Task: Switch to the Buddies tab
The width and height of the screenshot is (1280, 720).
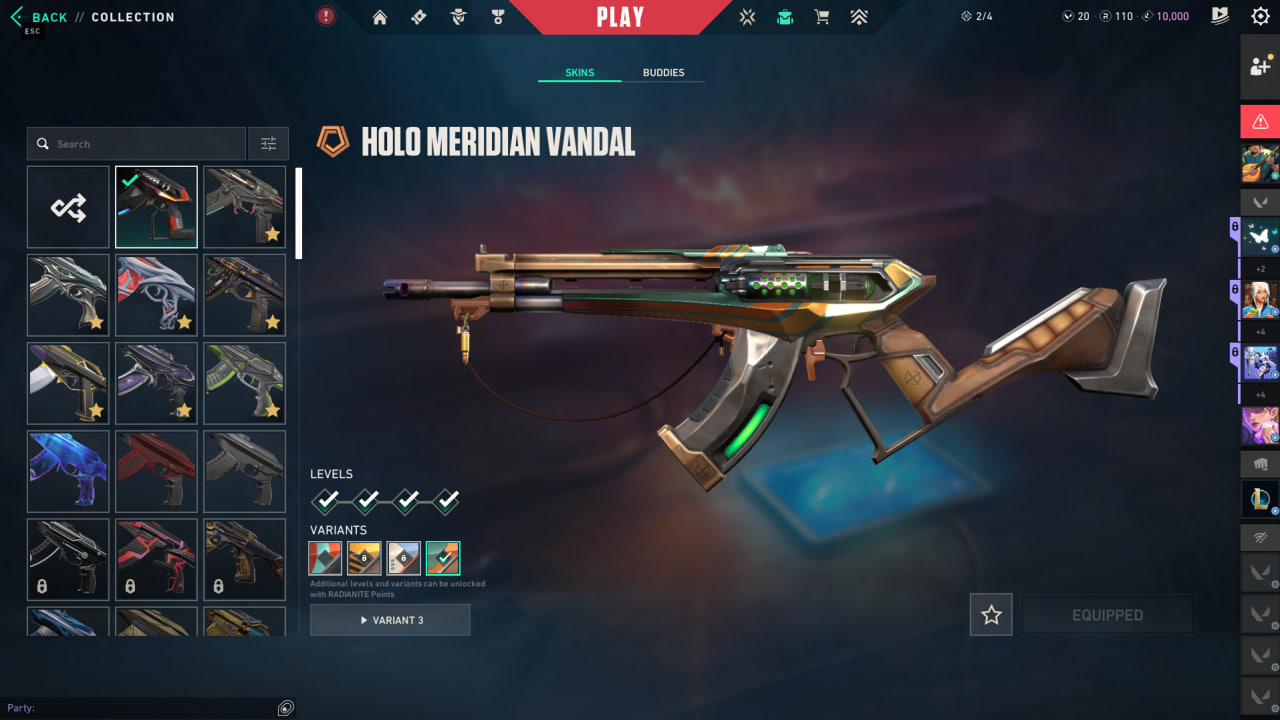Action: (x=663, y=73)
